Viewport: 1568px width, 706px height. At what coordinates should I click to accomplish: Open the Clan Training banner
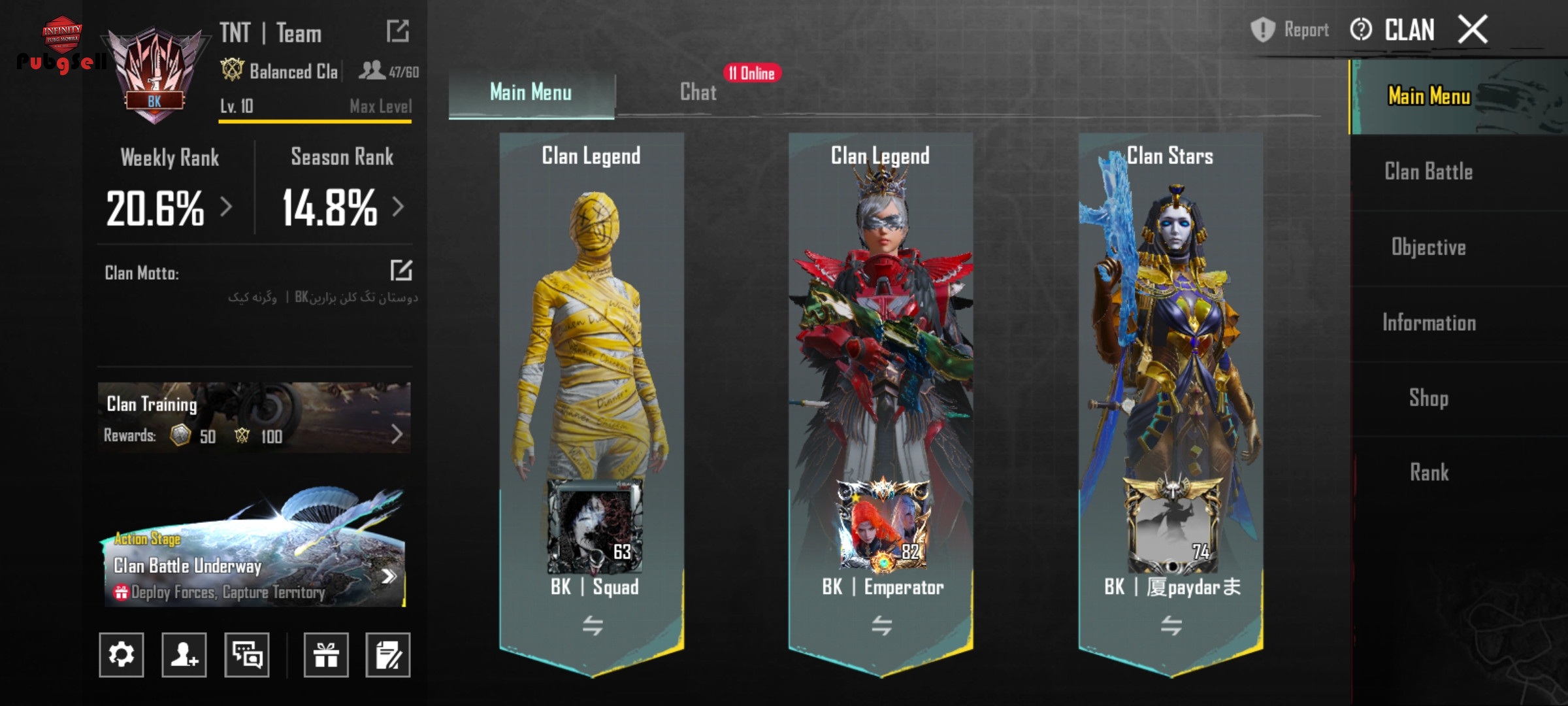(x=254, y=418)
